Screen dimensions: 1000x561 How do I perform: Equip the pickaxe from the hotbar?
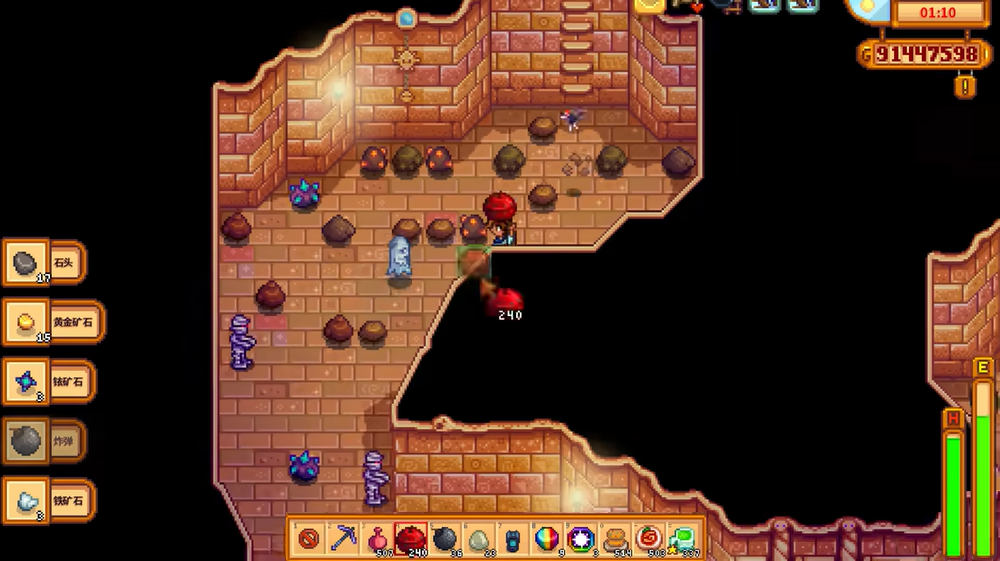(343, 539)
